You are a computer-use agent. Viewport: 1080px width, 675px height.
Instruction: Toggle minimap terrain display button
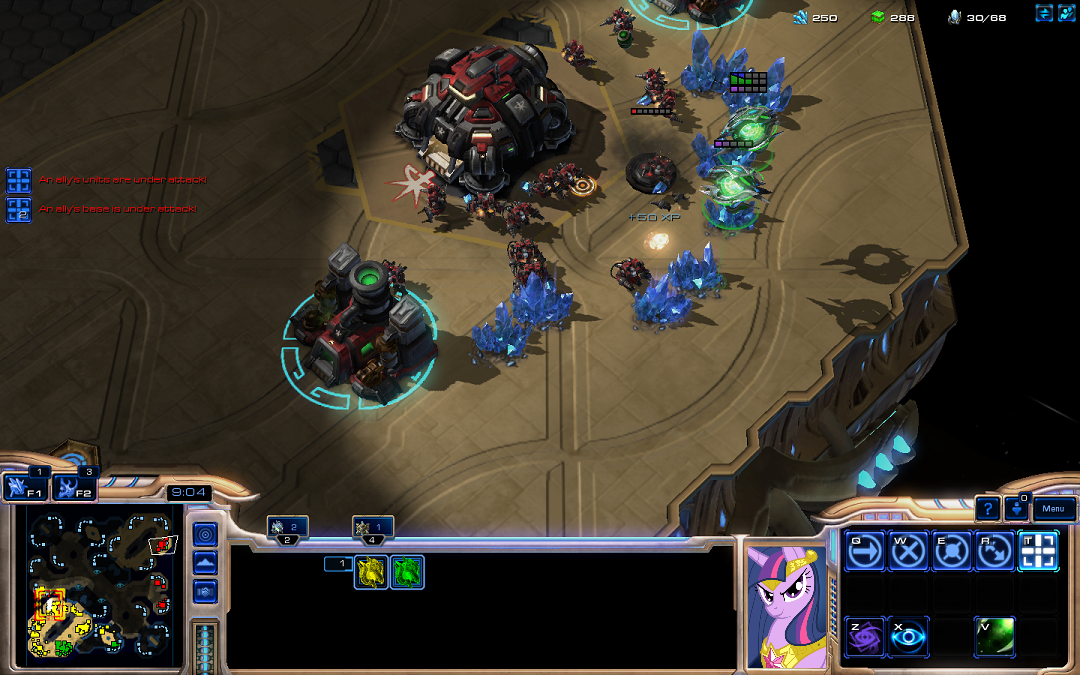pos(204,564)
